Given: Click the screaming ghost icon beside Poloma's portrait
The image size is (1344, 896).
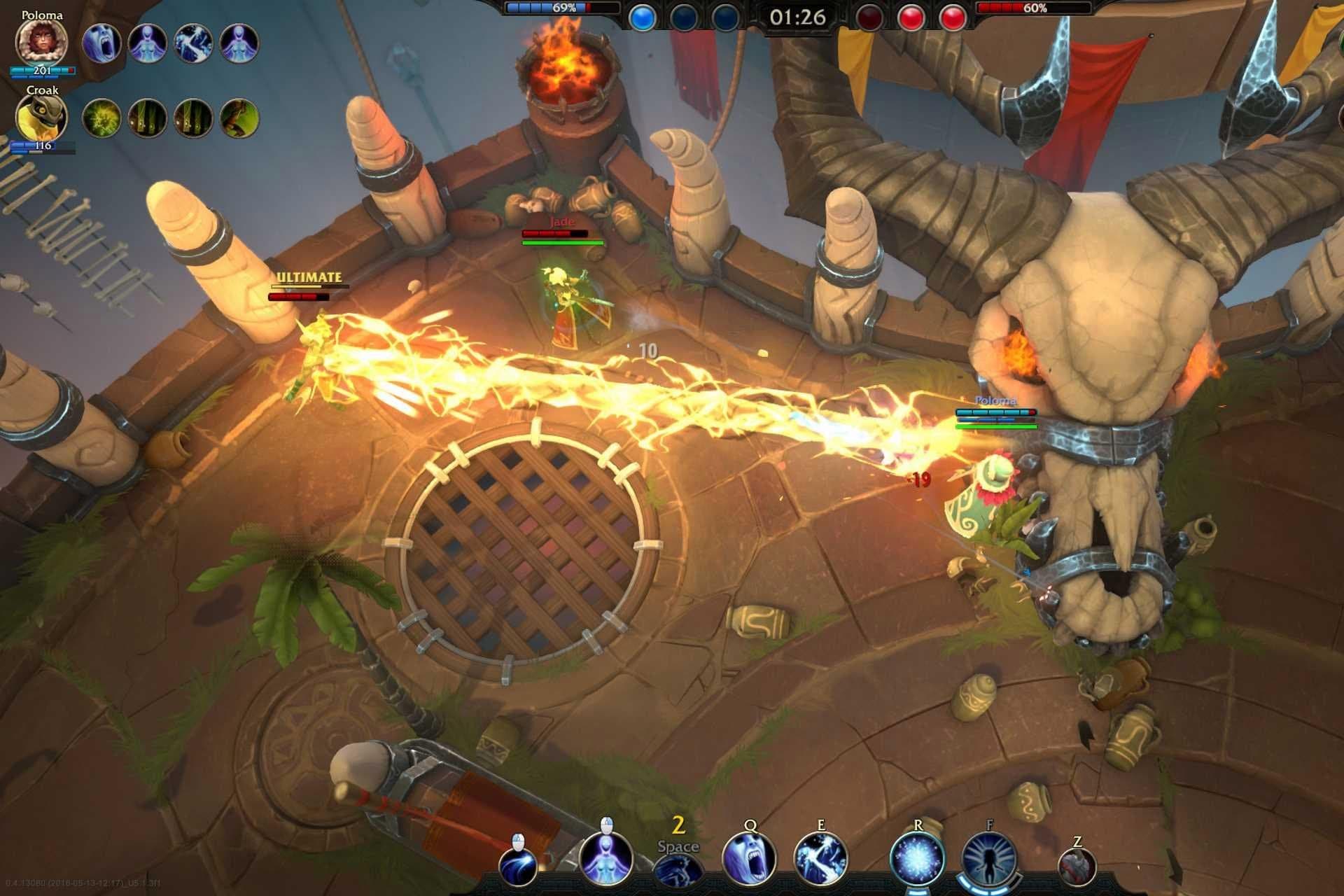Looking at the screenshot, I should click(x=101, y=43).
